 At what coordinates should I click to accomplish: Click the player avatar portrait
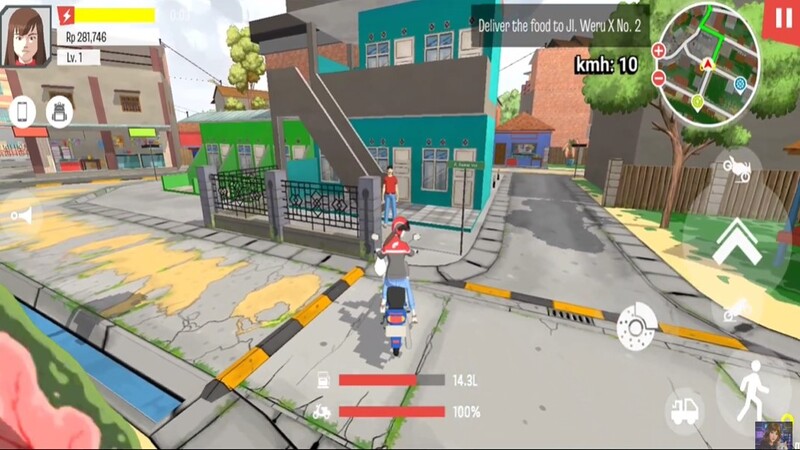pos(26,36)
